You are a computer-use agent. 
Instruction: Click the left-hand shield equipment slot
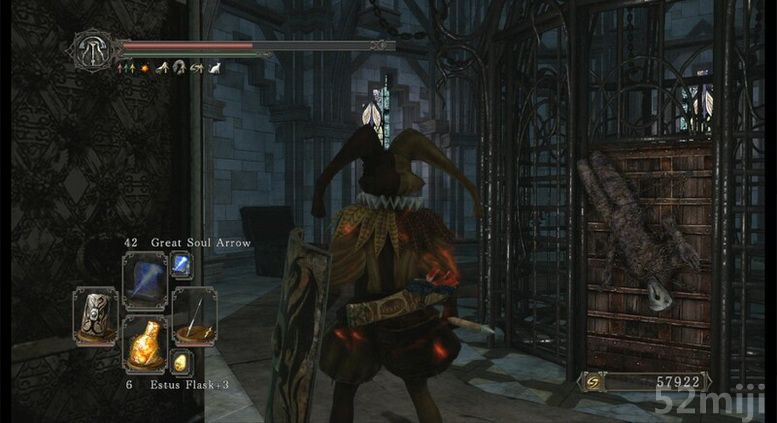[95, 315]
